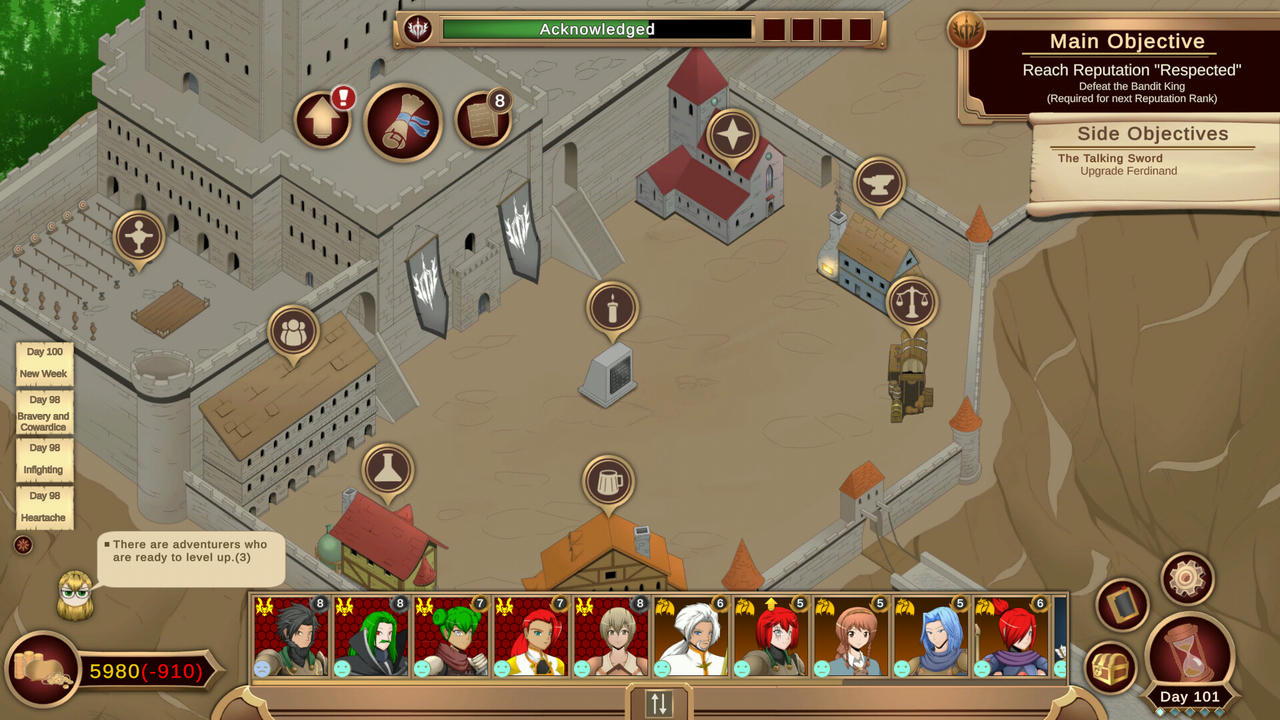Open the journal notebook icon
Image resolution: width=1280 pixels, height=720 pixels.
(x=1123, y=606)
